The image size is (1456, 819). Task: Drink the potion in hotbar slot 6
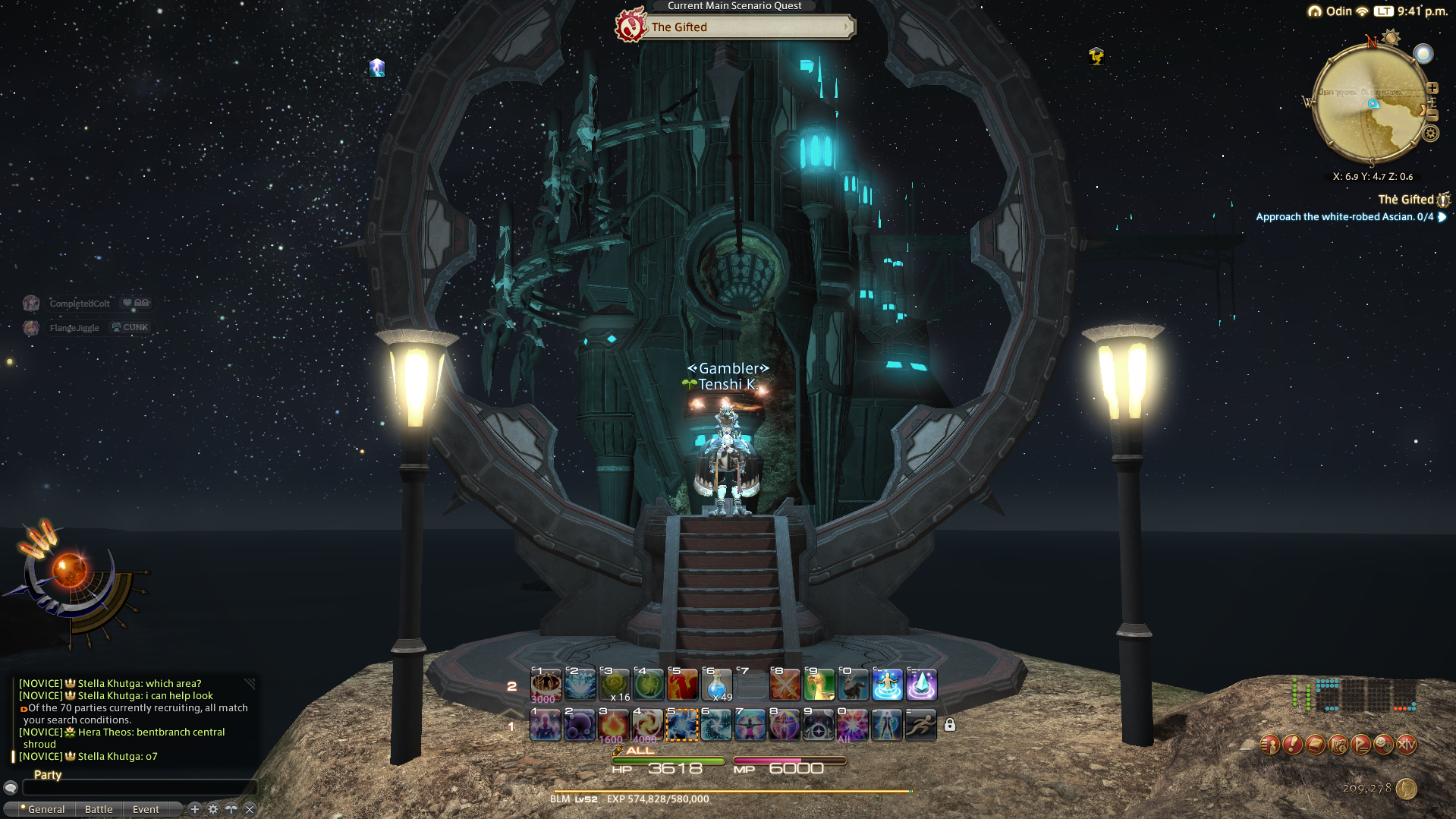(716, 683)
